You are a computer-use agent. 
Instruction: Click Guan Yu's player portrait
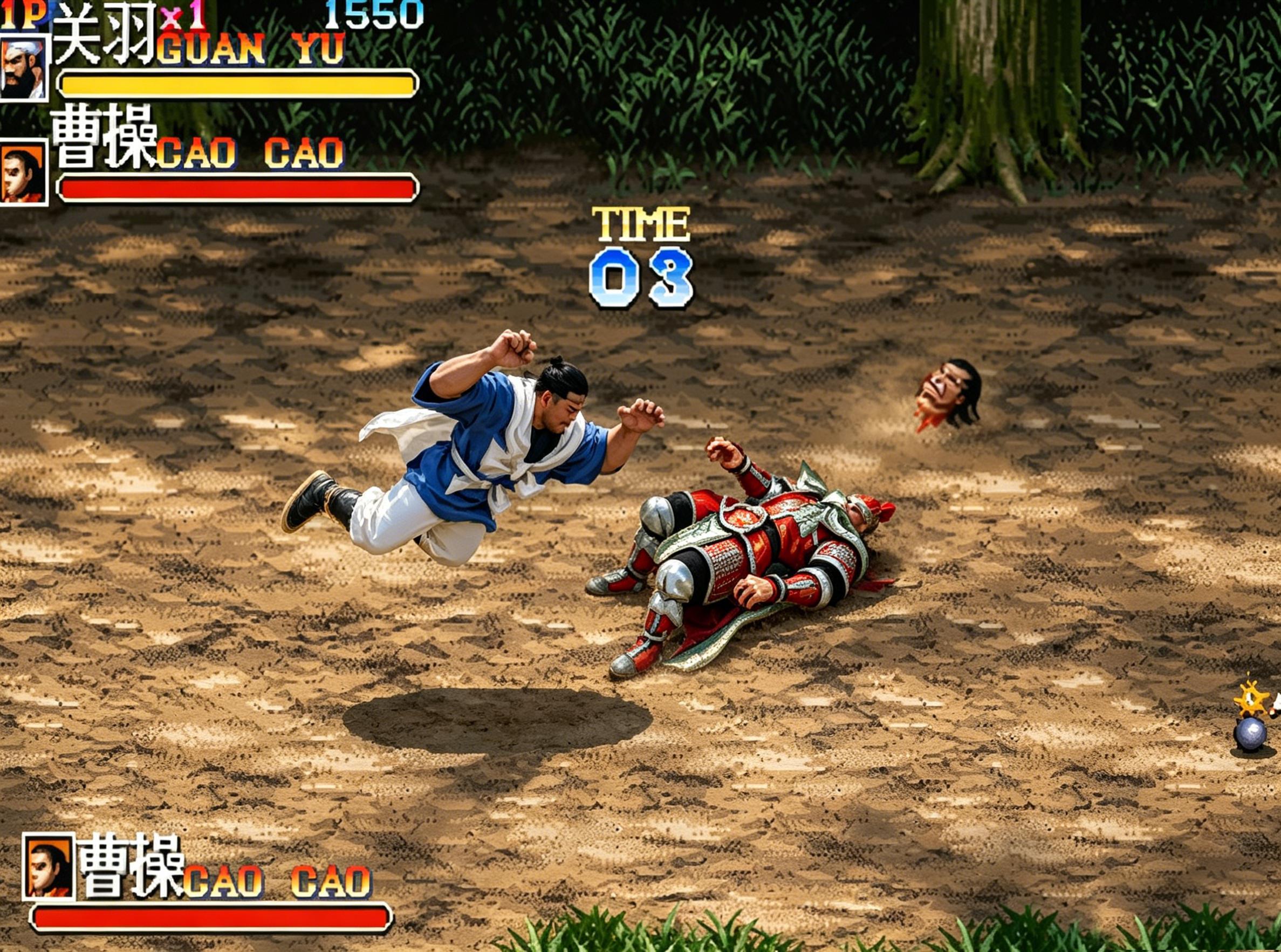(x=23, y=67)
